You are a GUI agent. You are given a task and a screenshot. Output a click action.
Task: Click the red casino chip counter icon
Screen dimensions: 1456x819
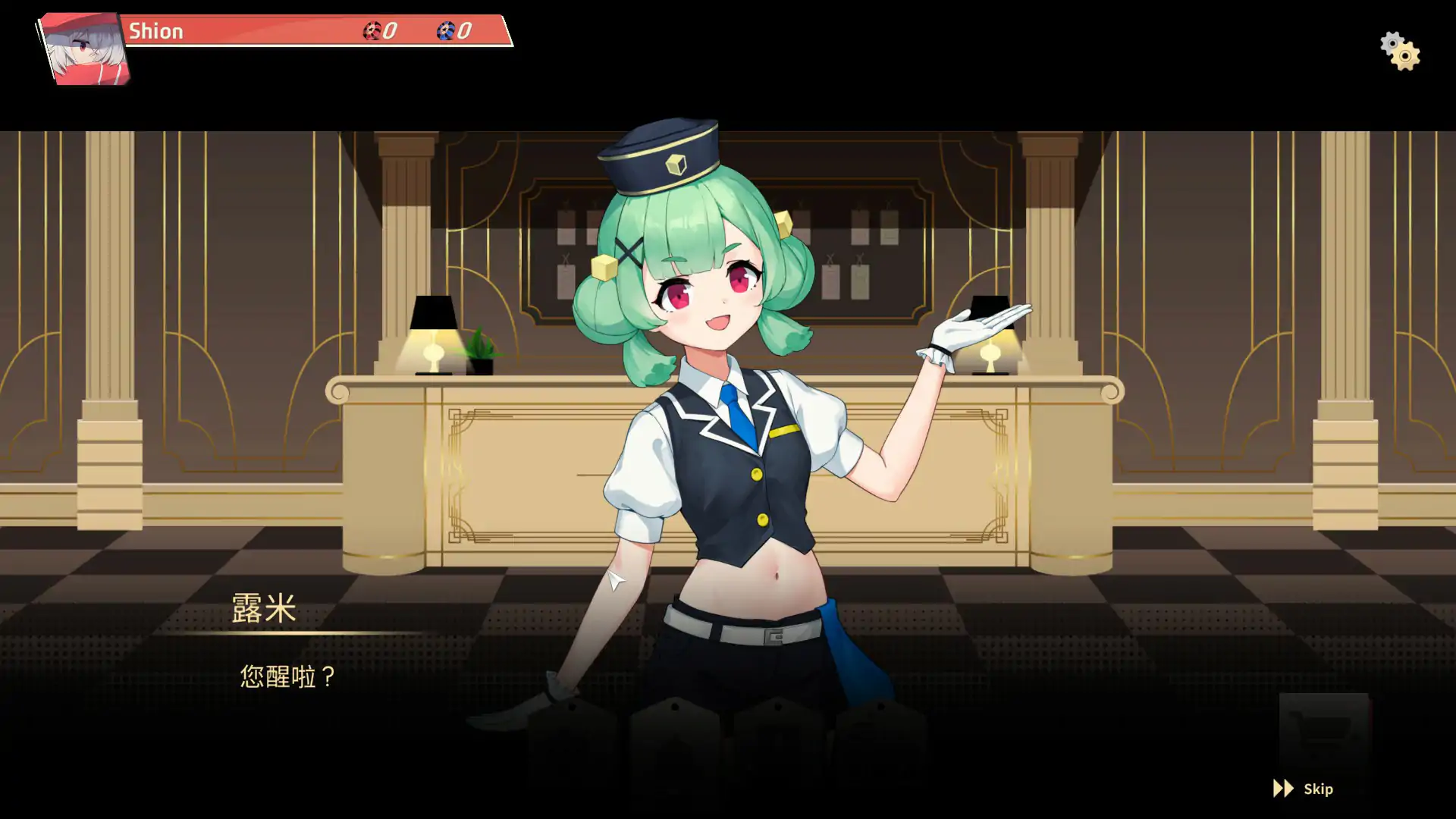click(371, 31)
